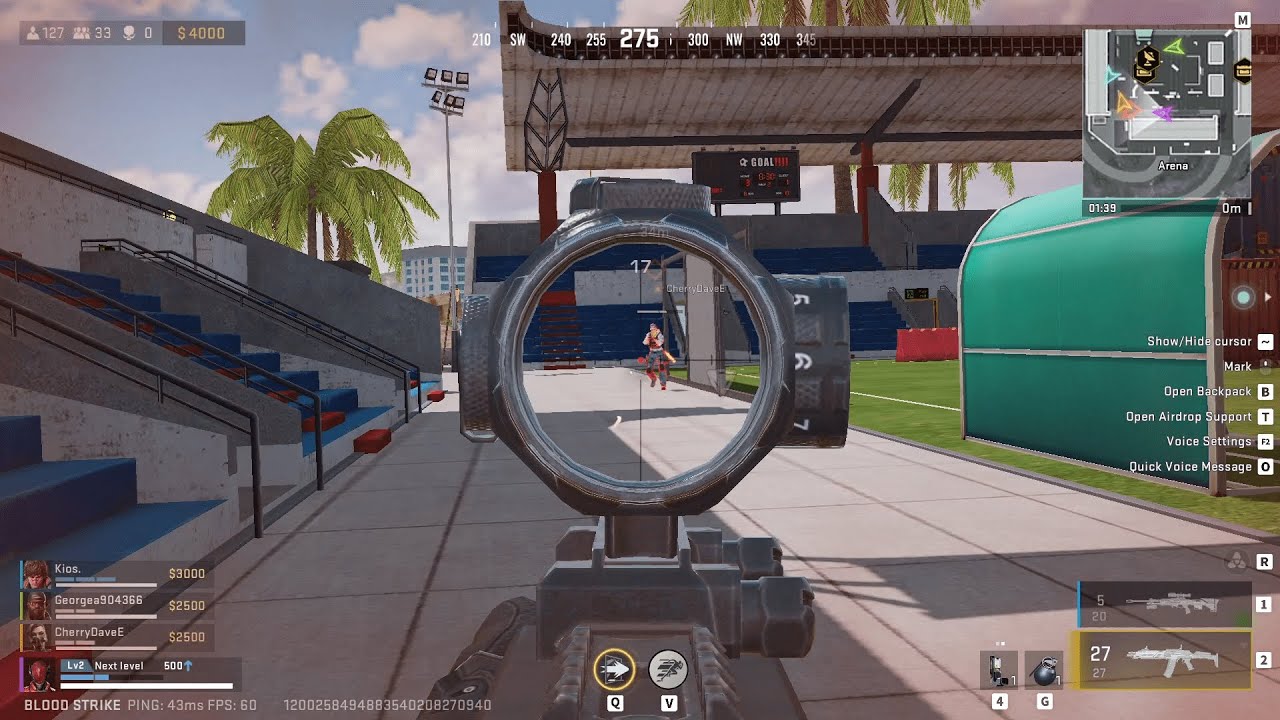Image resolution: width=1280 pixels, height=720 pixels.
Task: Click Open Backpack option
Action: click(1207, 392)
